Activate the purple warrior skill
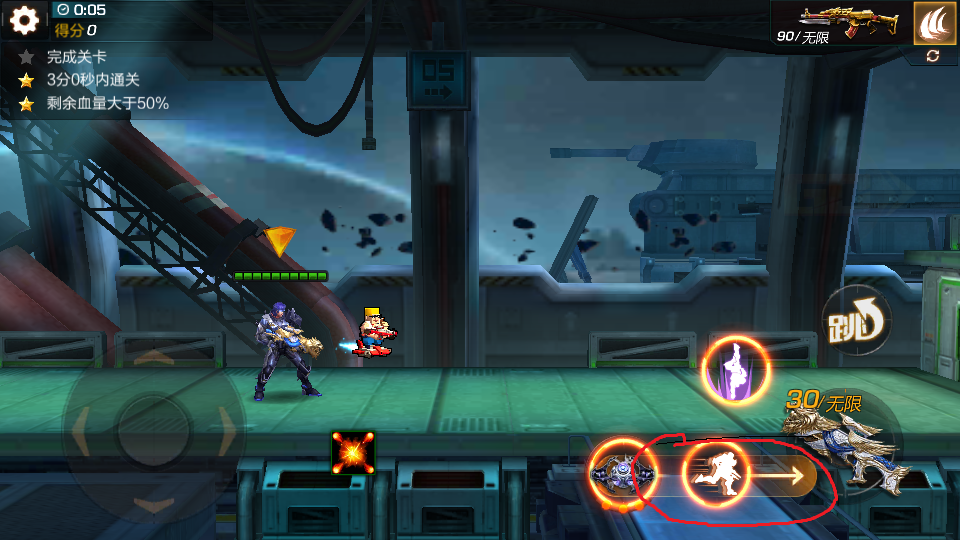The height and width of the screenshot is (540, 960). pos(737,370)
